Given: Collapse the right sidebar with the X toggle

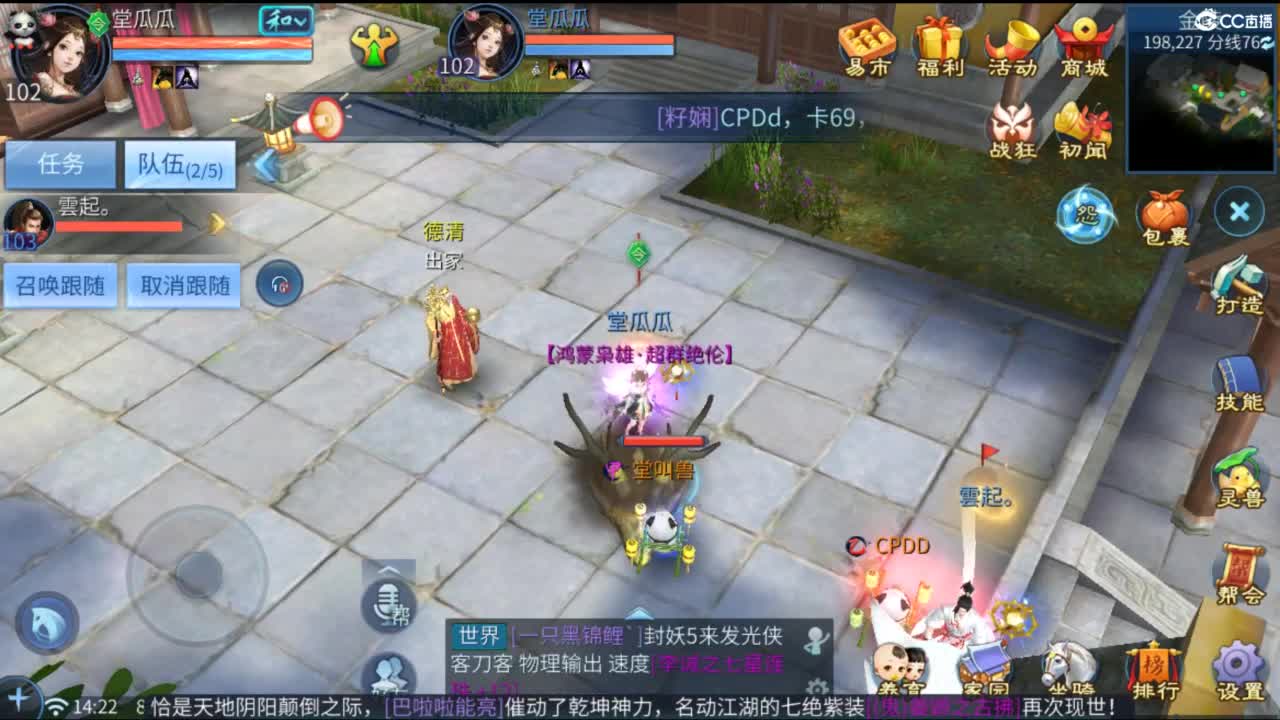Looking at the screenshot, I should (x=1237, y=212).
